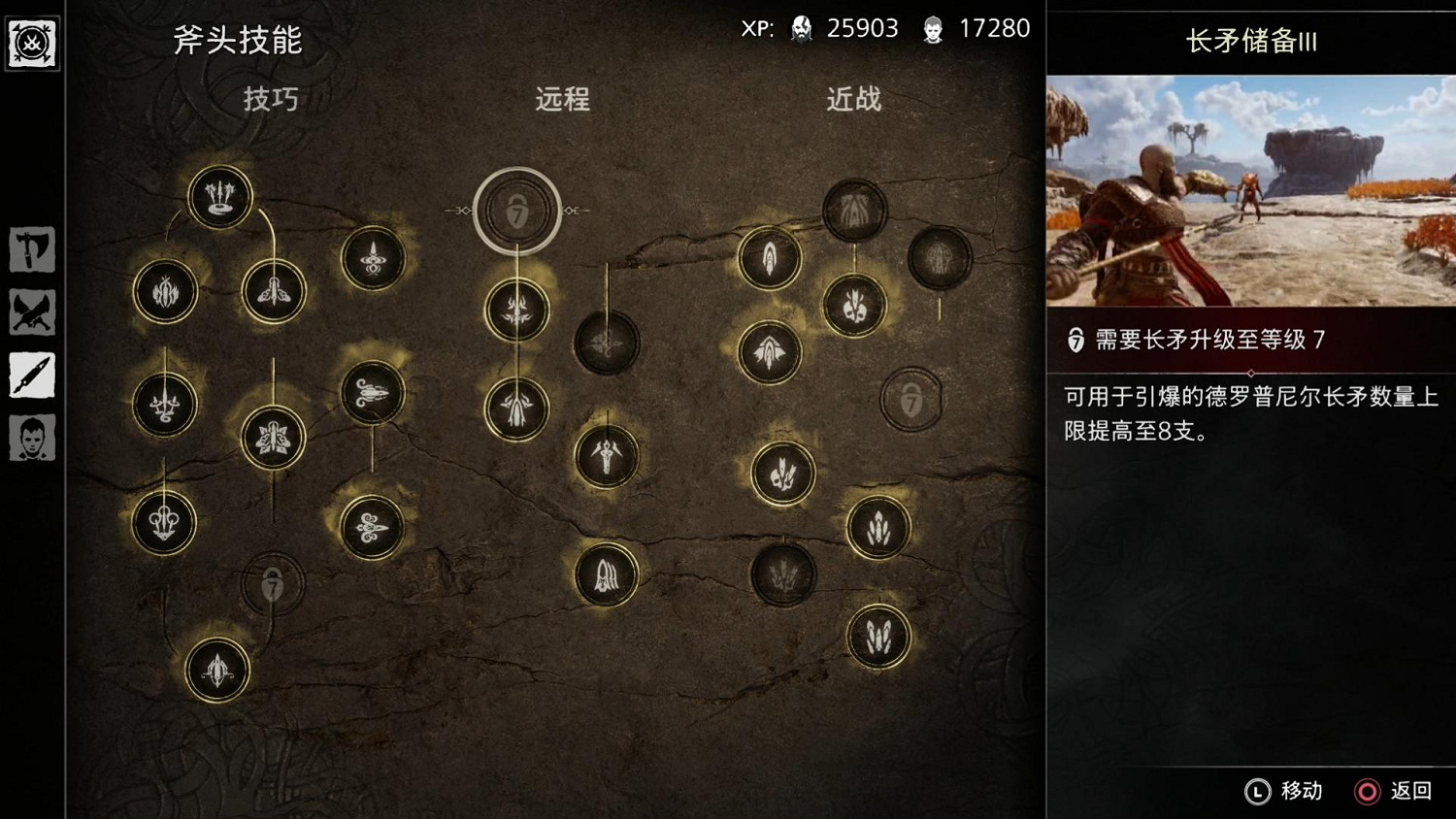Select the topmost skill node in 技巧 column

[219, 195]
